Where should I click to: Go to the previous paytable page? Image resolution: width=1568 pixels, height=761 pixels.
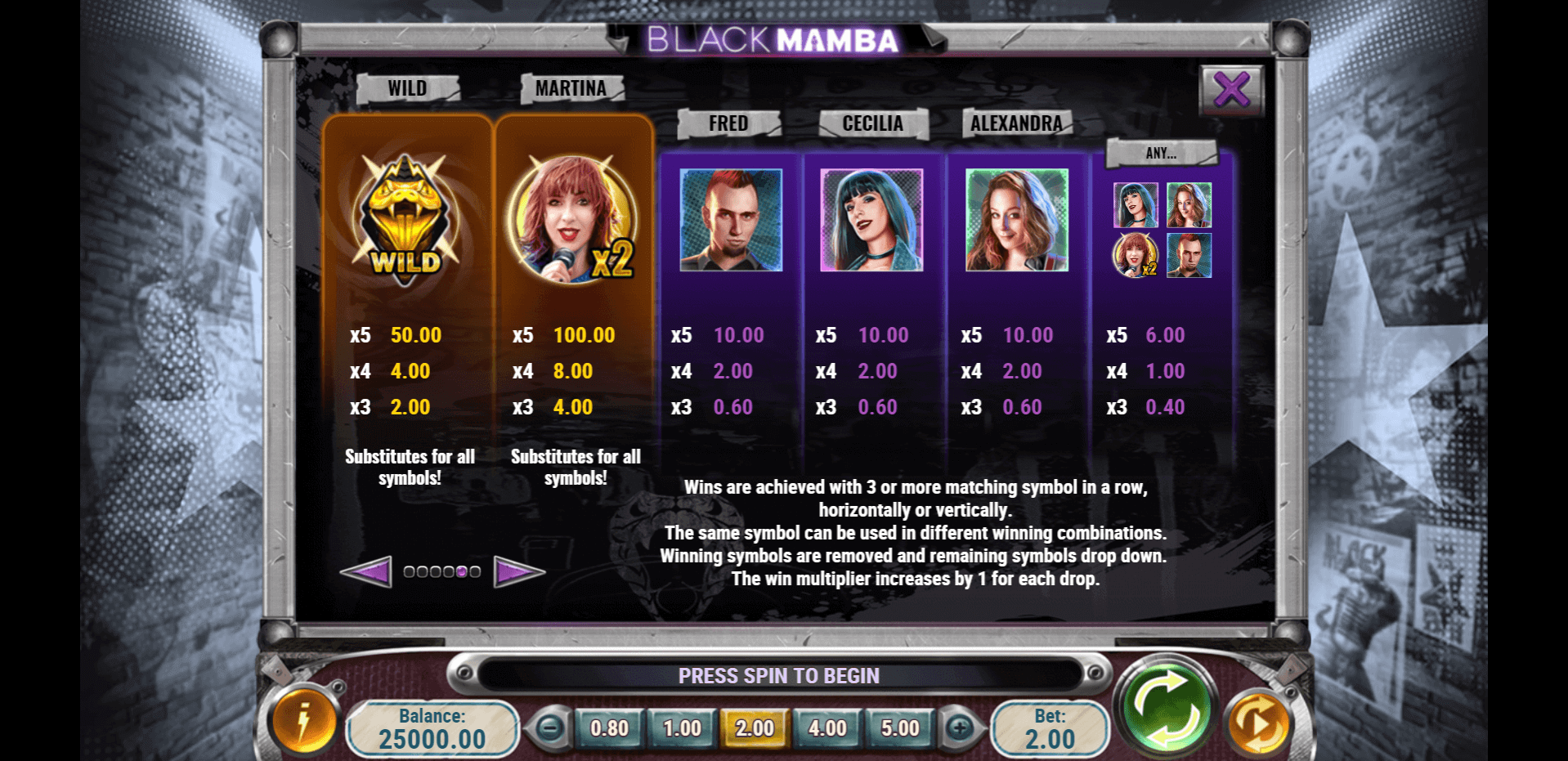pos(365,571)
